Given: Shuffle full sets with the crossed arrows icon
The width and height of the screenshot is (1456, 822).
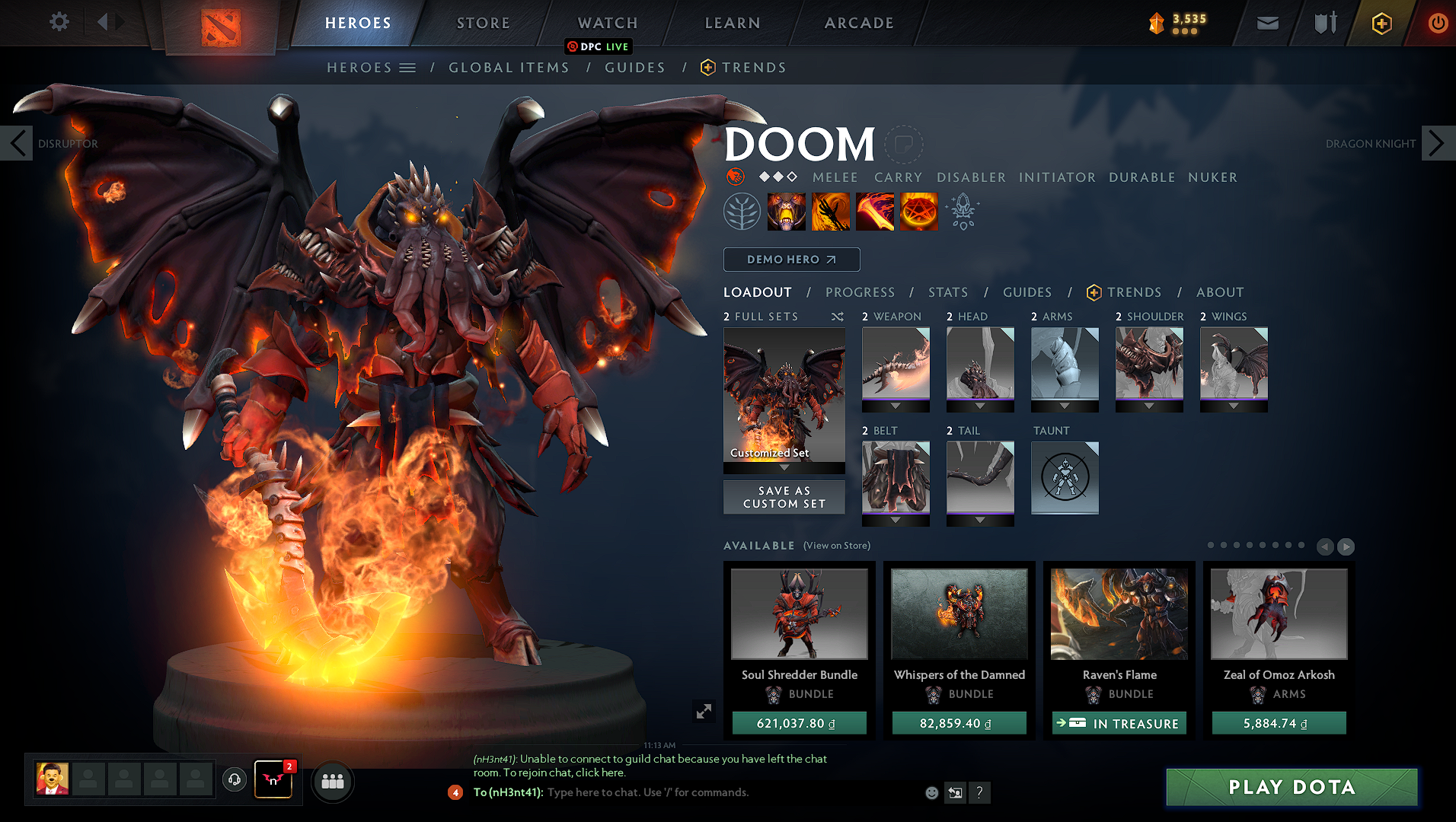Looking at the screenshot, I should point(838,317).
